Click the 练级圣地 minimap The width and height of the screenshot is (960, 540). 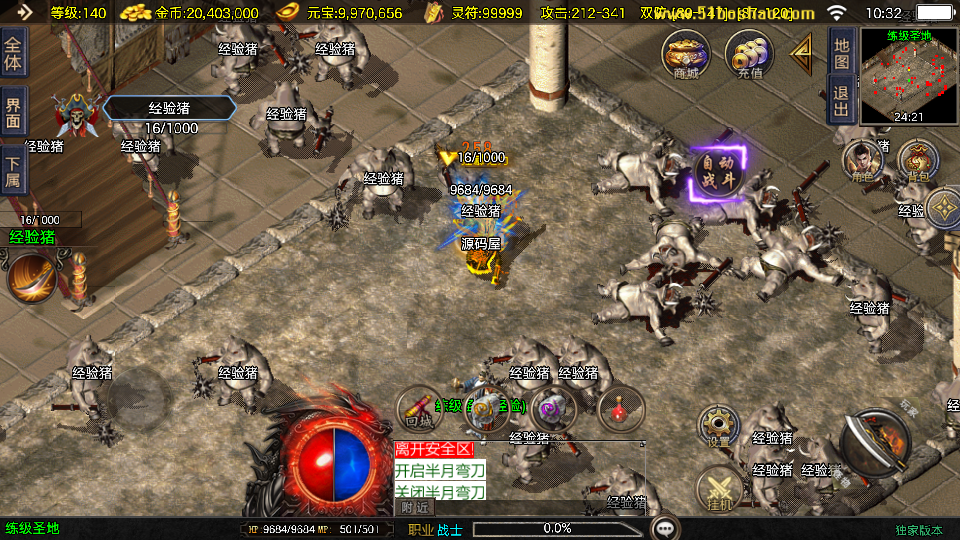tap(908, 77)
